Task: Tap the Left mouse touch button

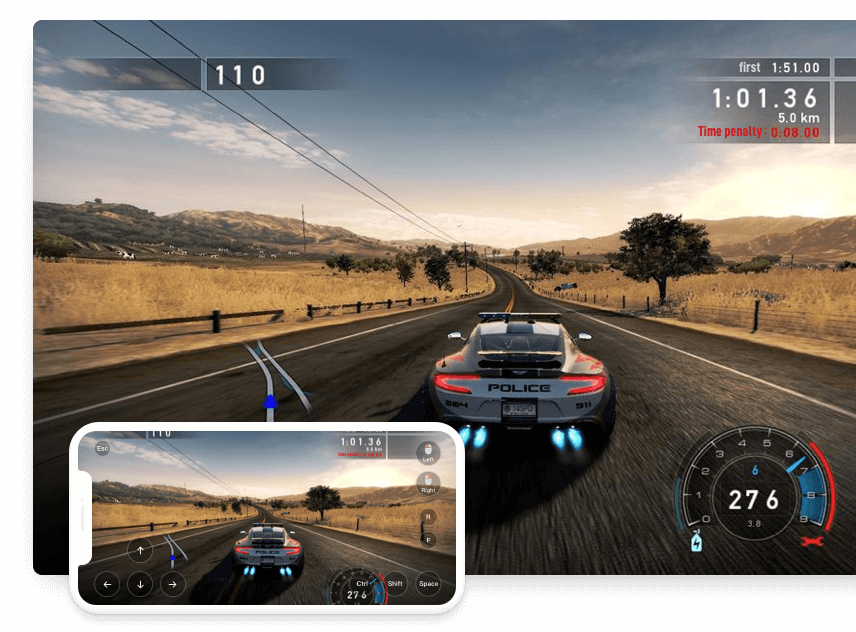Action: coord(428,452)
